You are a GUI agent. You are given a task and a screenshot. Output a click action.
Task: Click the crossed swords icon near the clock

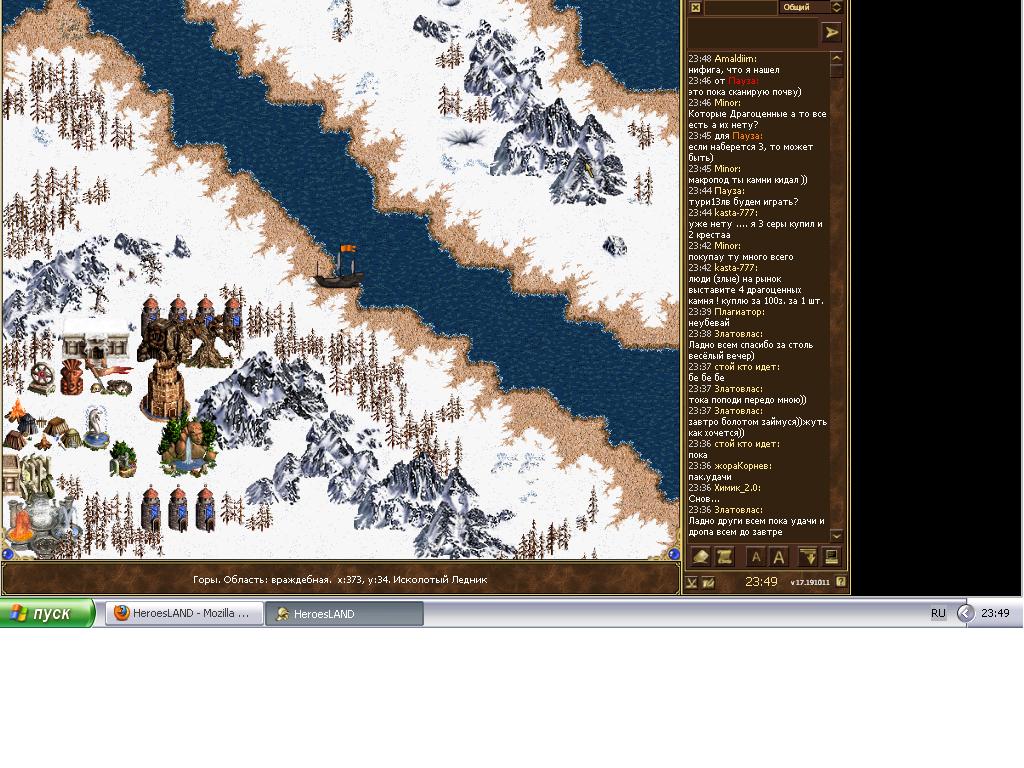pyautogui.click(x=691, y=581)
